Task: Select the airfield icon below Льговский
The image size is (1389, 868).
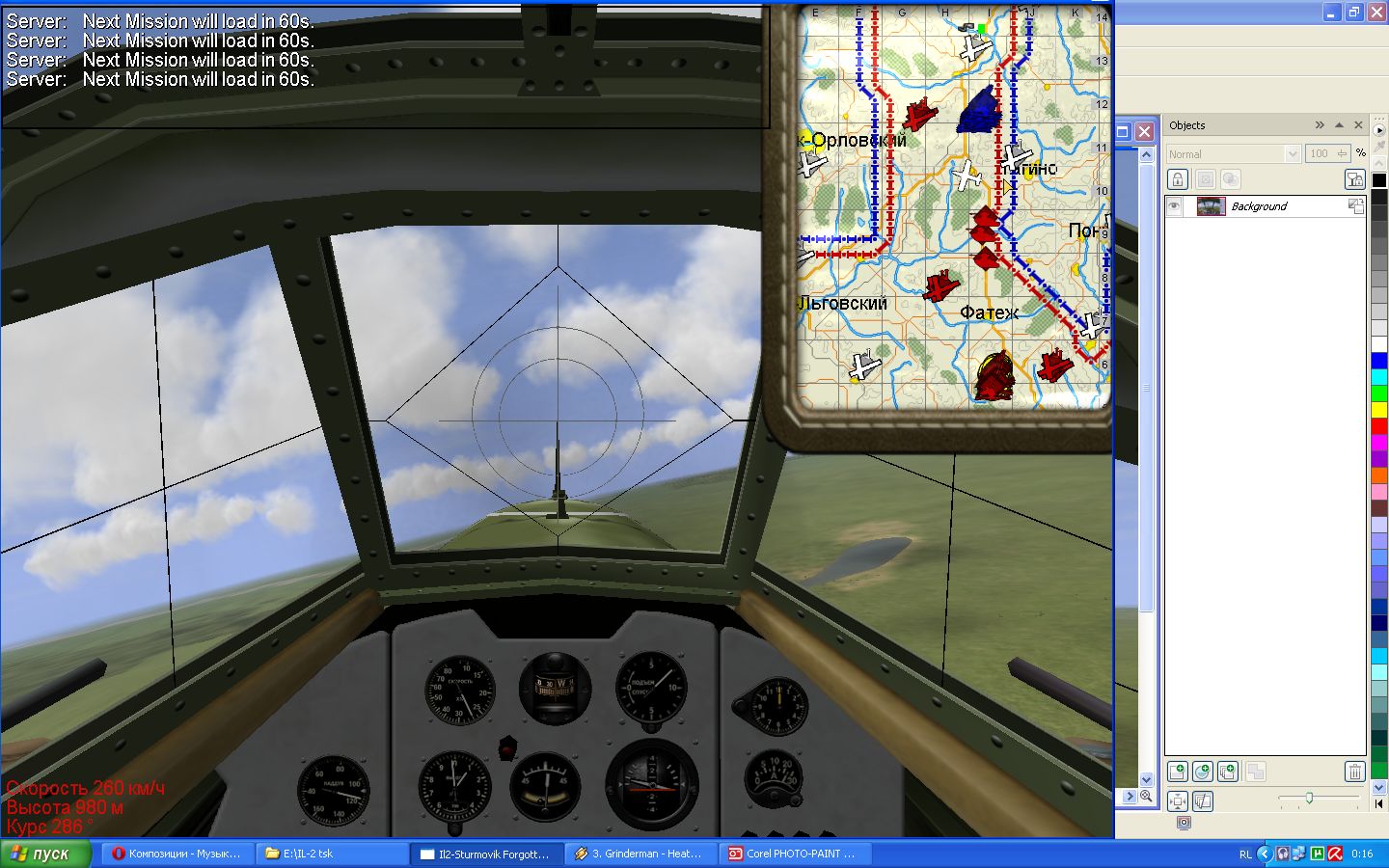Action: pos(864,366)
